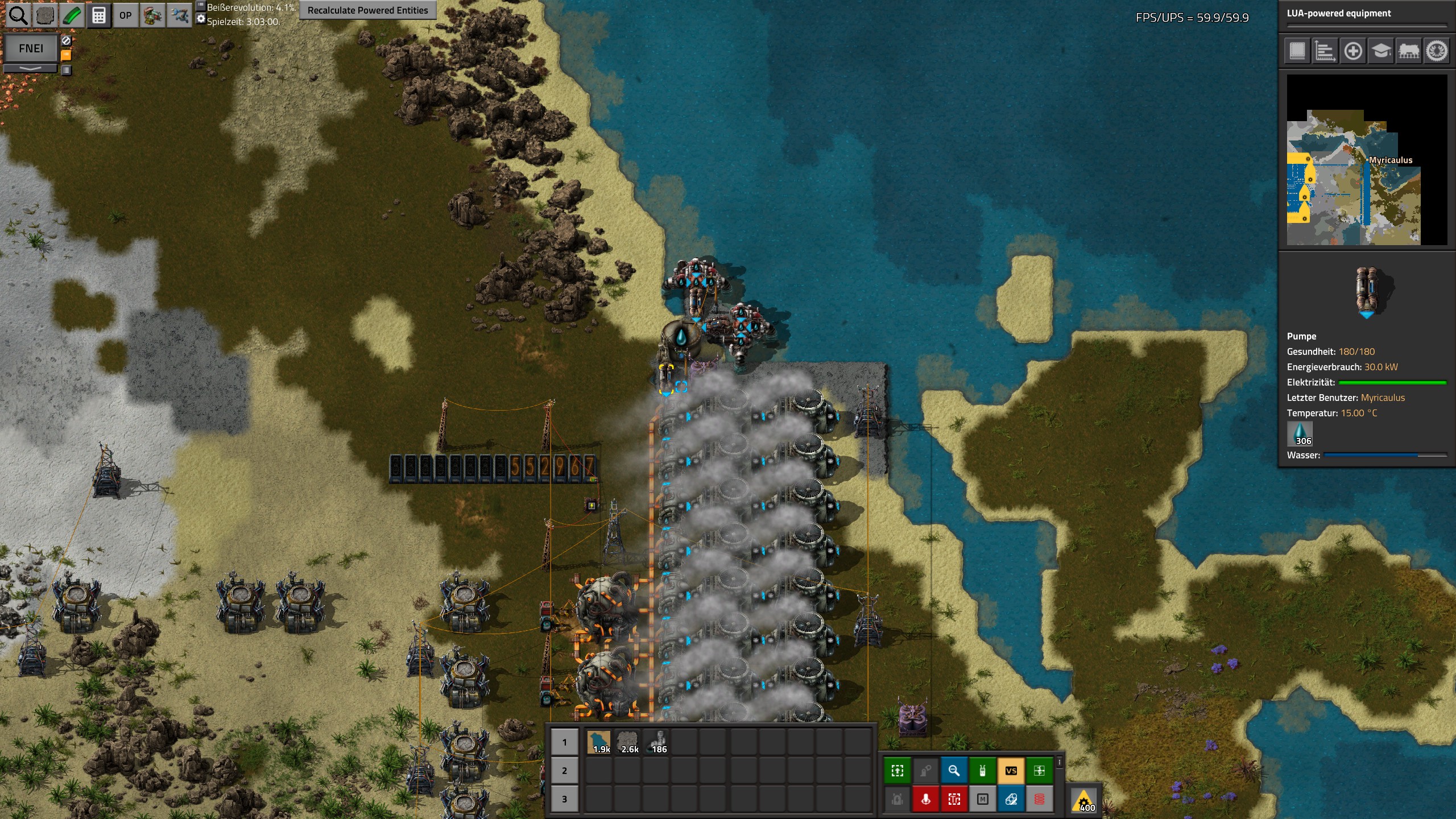Click the yellow warning alert icon
Image resolution: width=1456 pixels, height=819 pixels.
pyautogui.click(x=1084, y=800)
